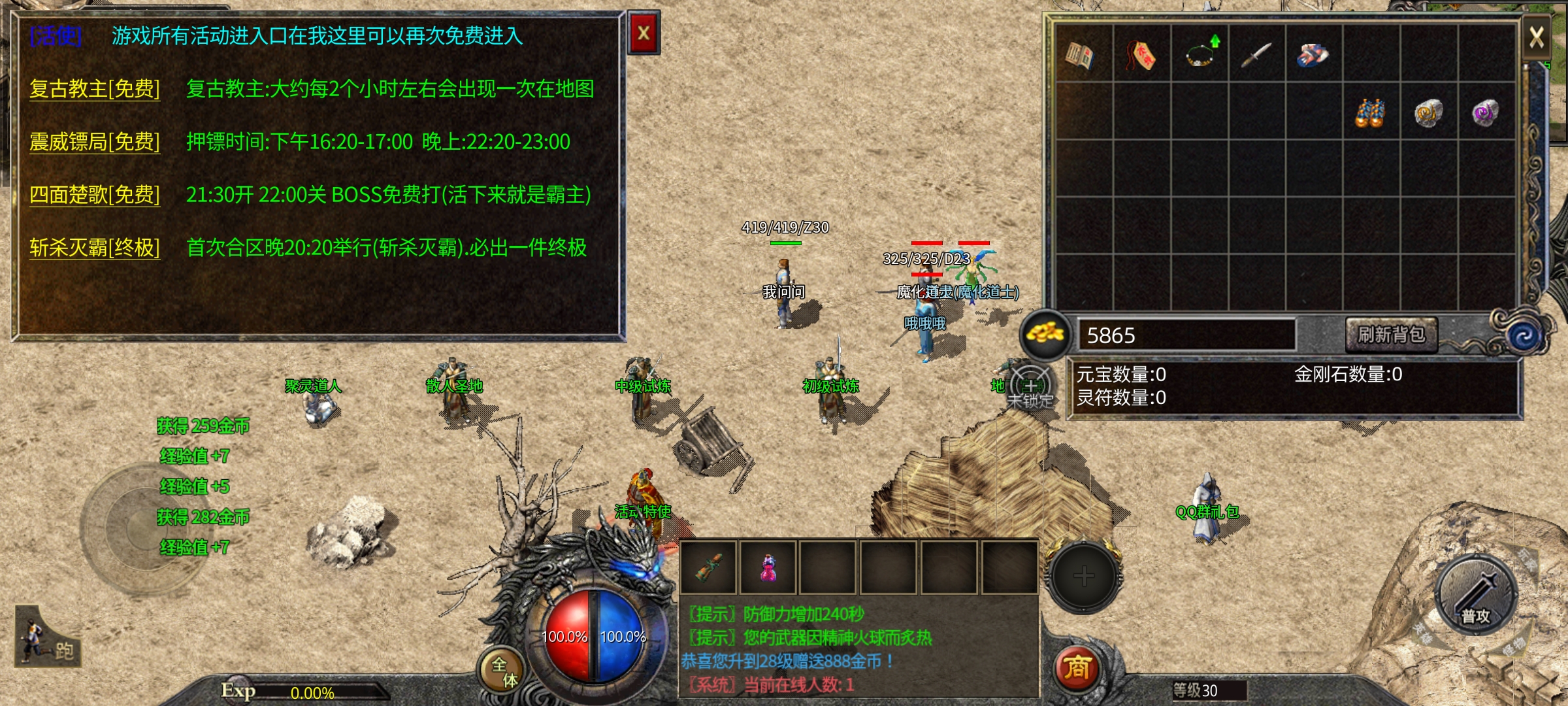Use the pink potion in the quick bar

[768, 567]
